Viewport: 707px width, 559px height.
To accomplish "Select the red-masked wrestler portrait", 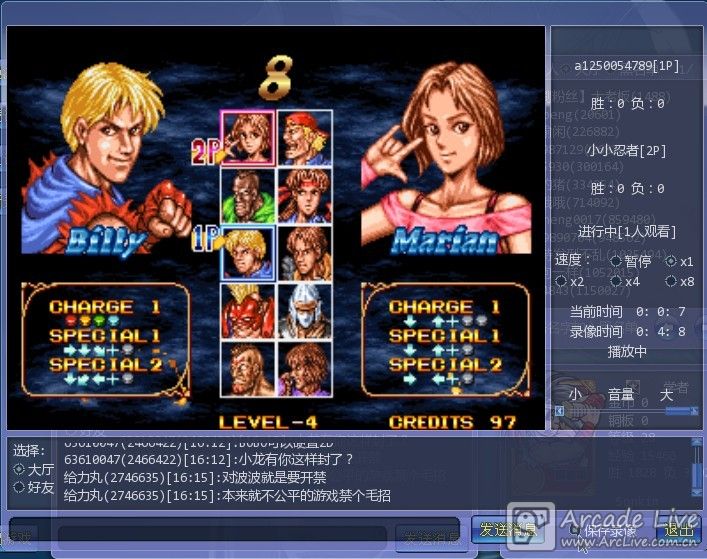I will [x=248, y=311].
